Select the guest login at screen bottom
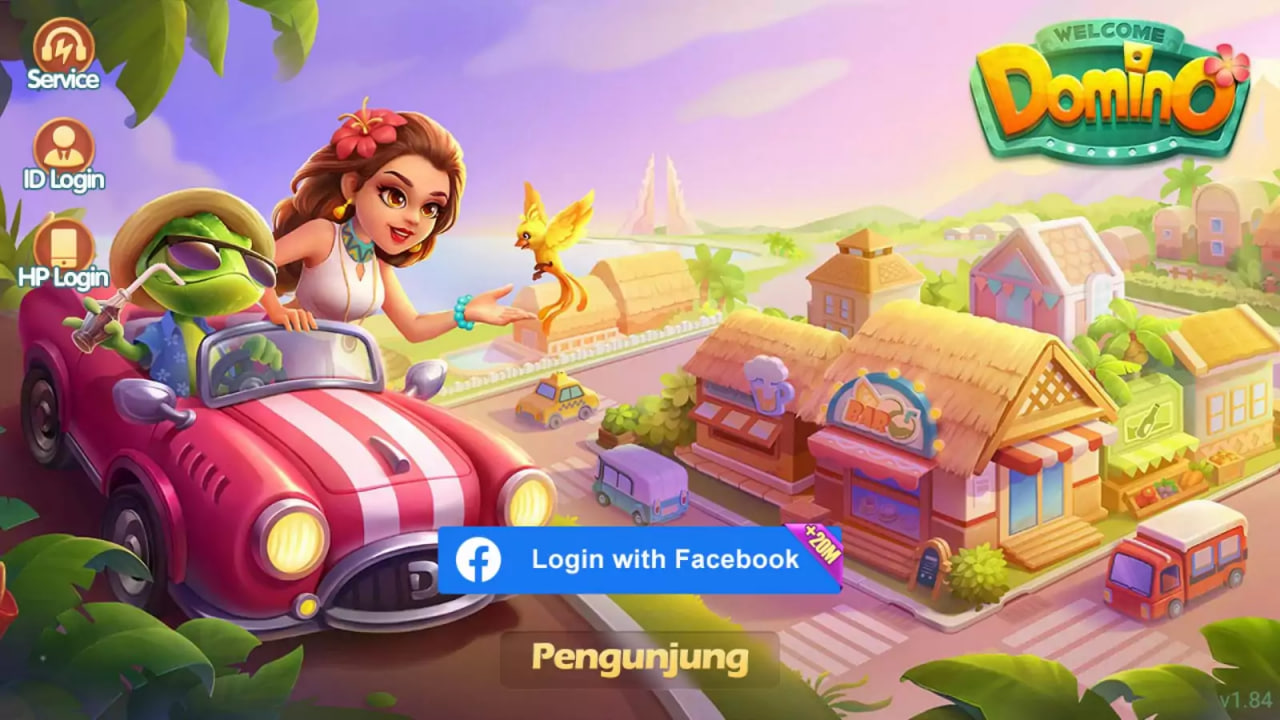The height and width of the screenshot is (720, 1280). click(640, 658)
